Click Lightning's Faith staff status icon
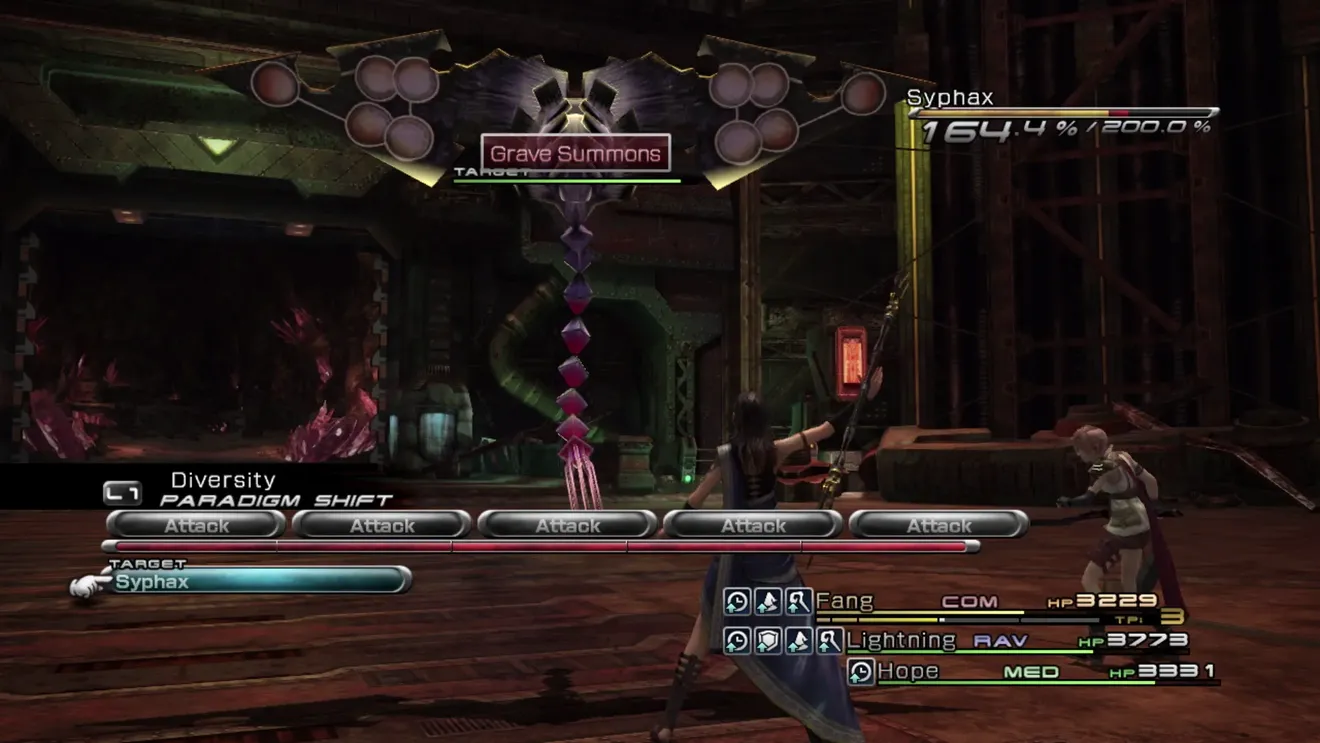Screen dimensions: 1320x743 829,640
